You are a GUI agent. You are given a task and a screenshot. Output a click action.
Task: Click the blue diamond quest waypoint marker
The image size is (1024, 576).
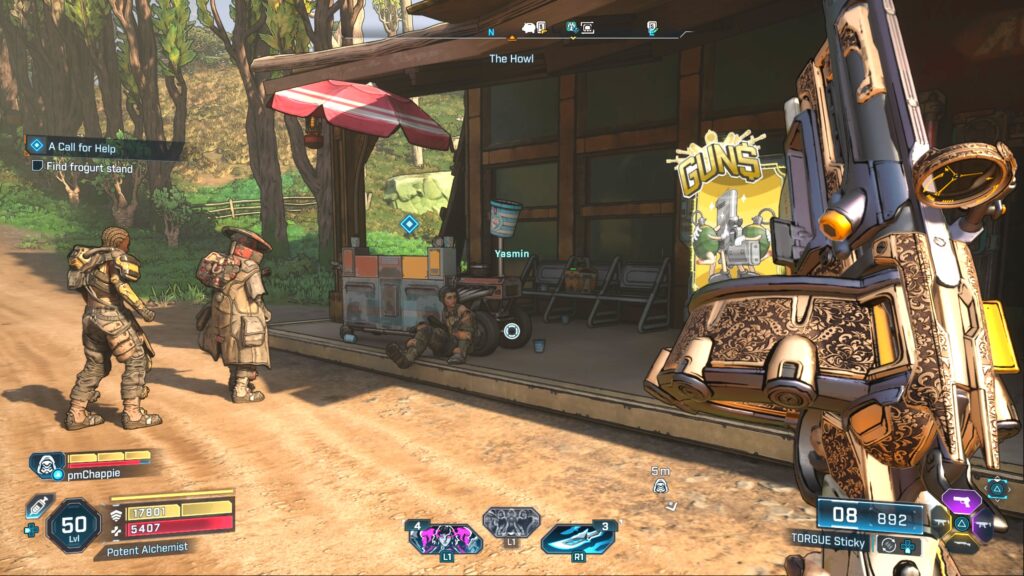point(408,223)
